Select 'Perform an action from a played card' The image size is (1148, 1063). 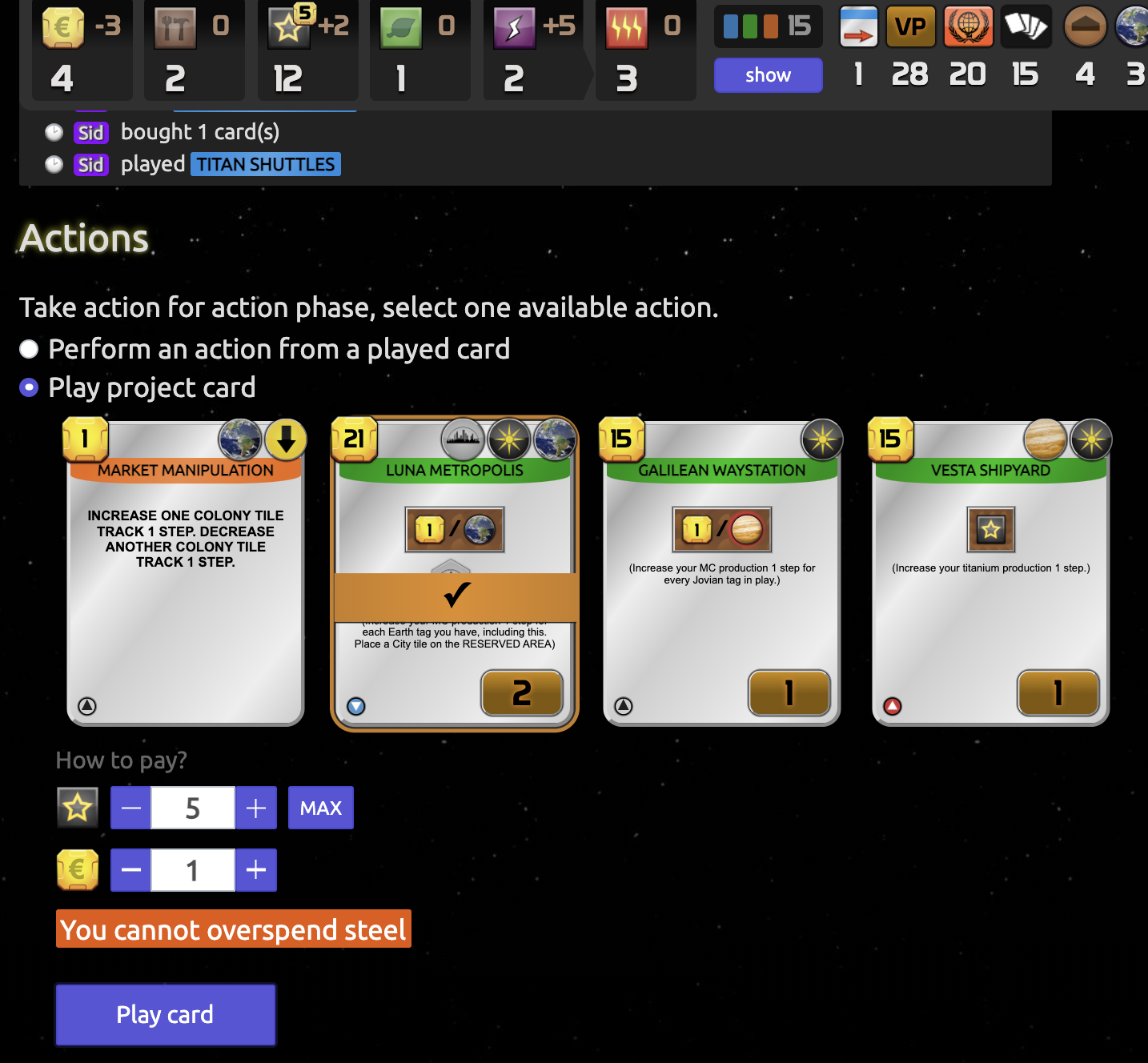tap(30, 348)
